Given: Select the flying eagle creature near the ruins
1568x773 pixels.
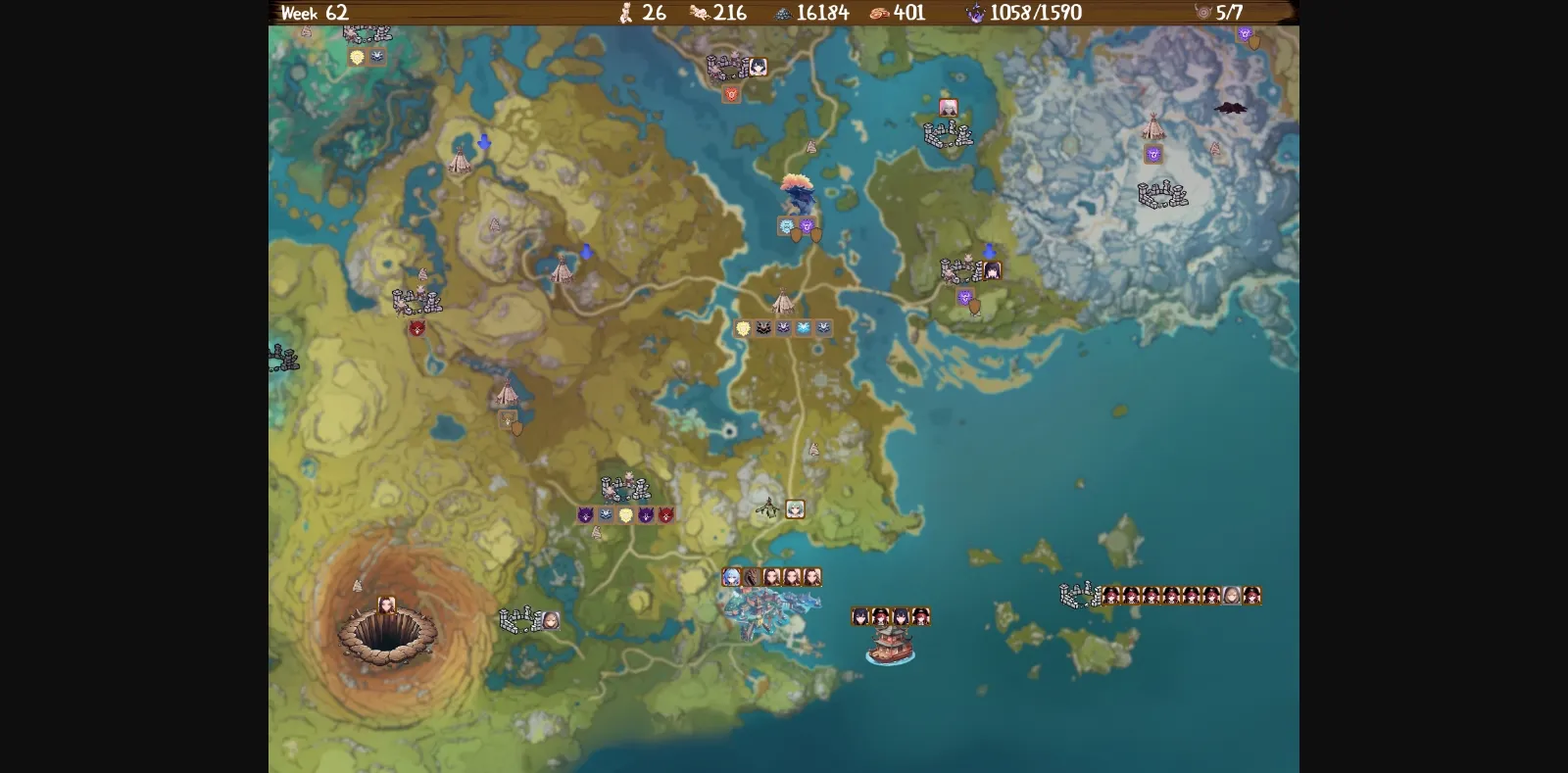Looking at the screenshot, I should 766,507.
